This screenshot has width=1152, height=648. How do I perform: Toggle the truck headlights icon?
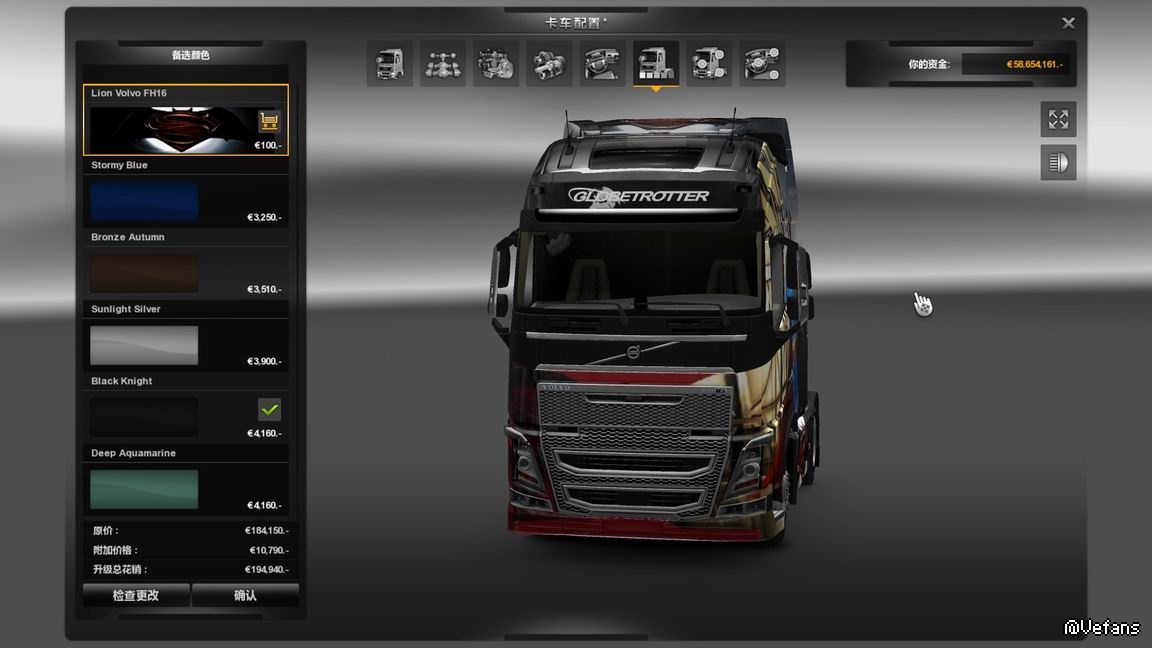[x=1058, y=162]
